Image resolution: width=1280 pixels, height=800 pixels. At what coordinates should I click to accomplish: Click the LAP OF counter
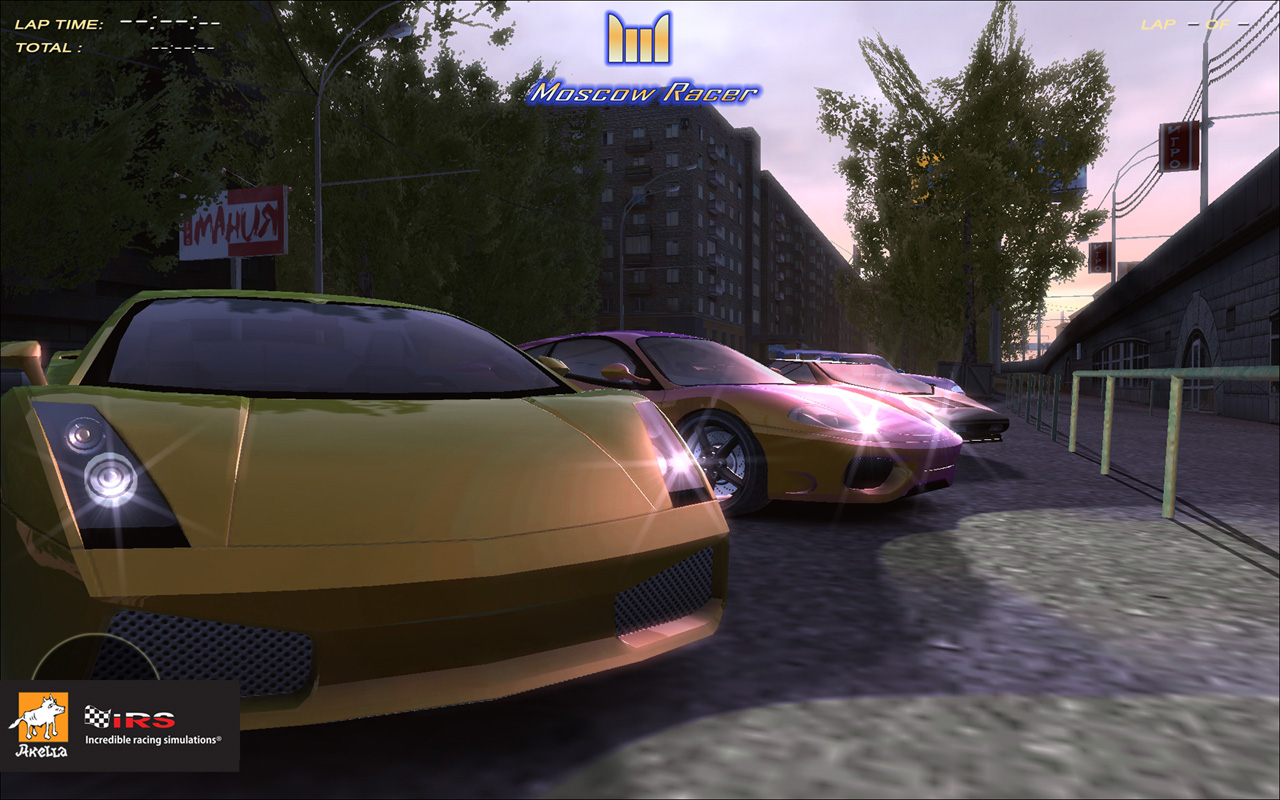coord(1195,27)
